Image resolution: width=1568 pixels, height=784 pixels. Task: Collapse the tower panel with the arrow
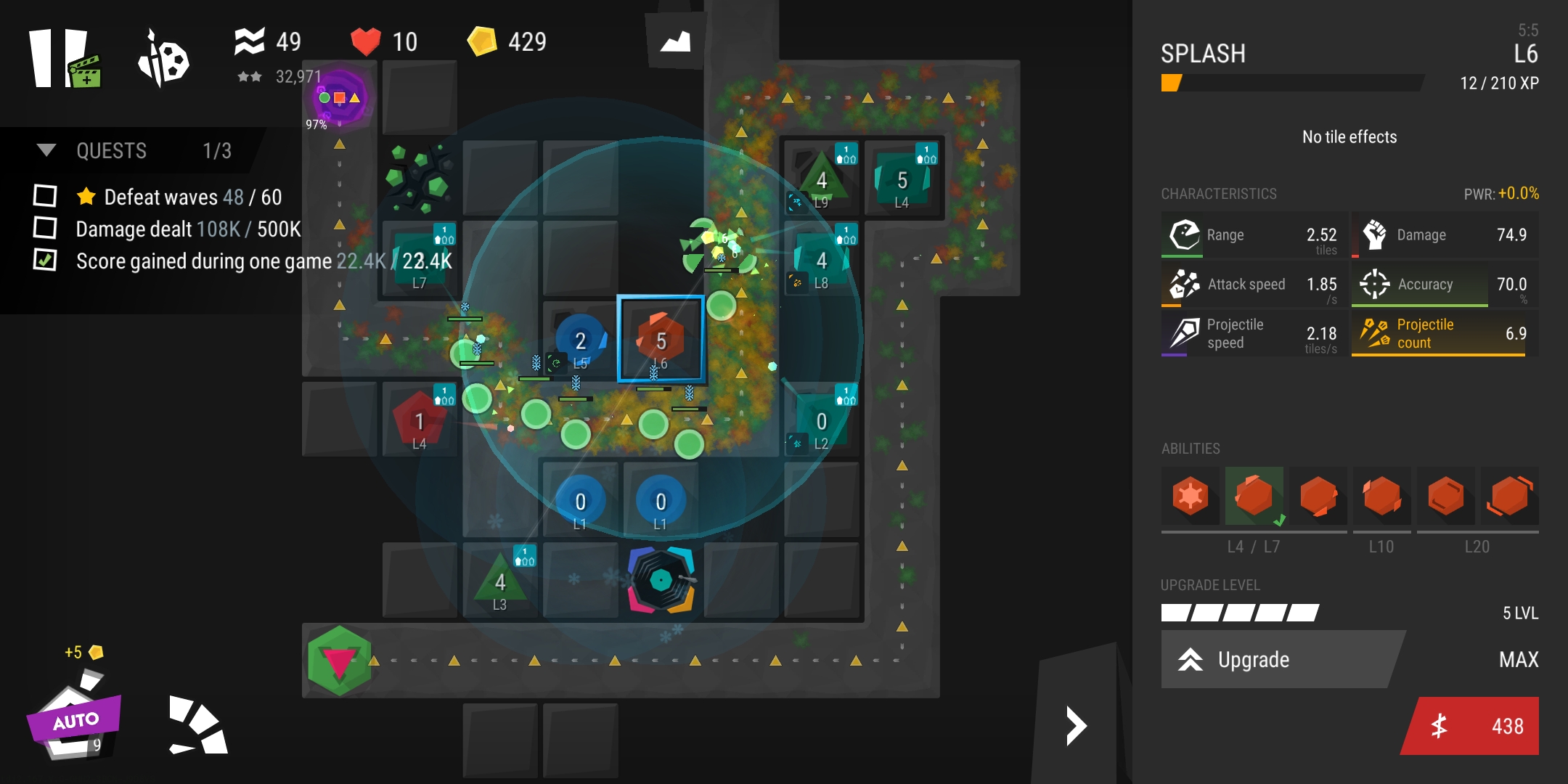1076,726
